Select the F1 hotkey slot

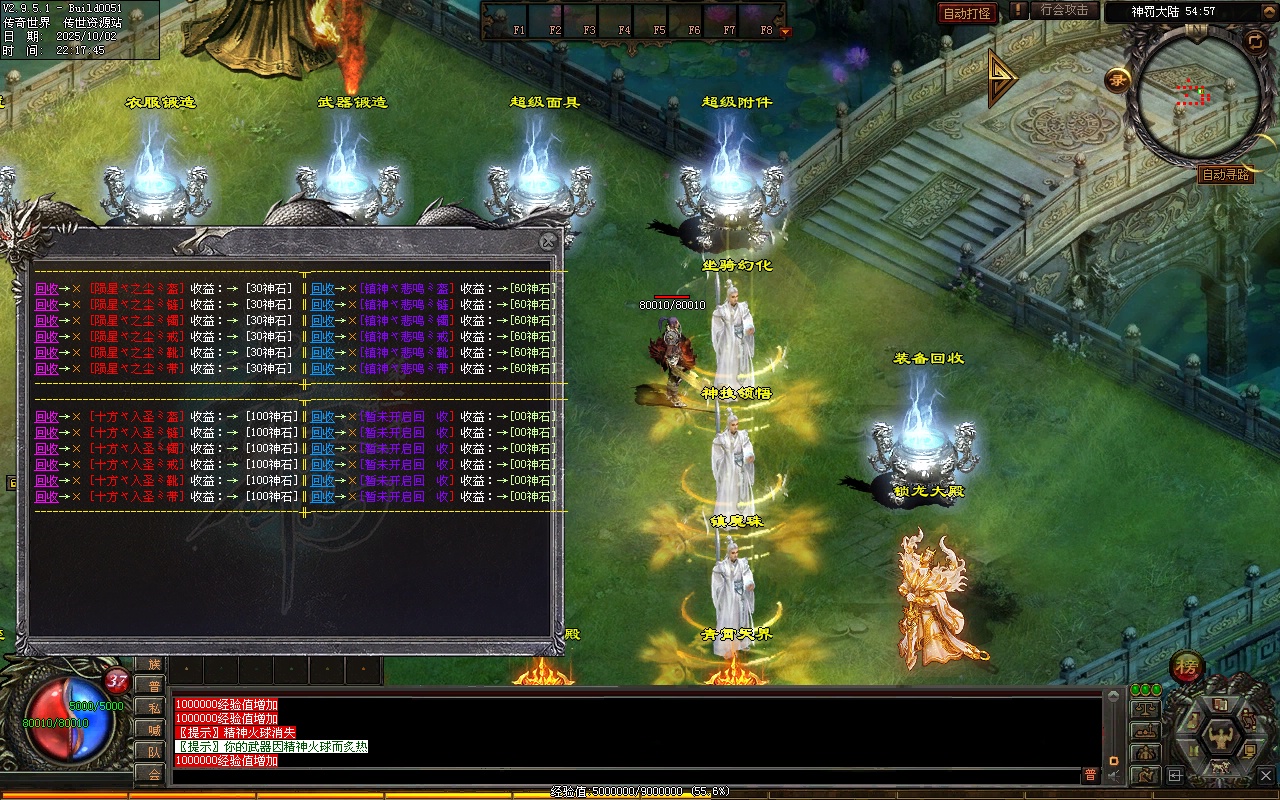518,19
